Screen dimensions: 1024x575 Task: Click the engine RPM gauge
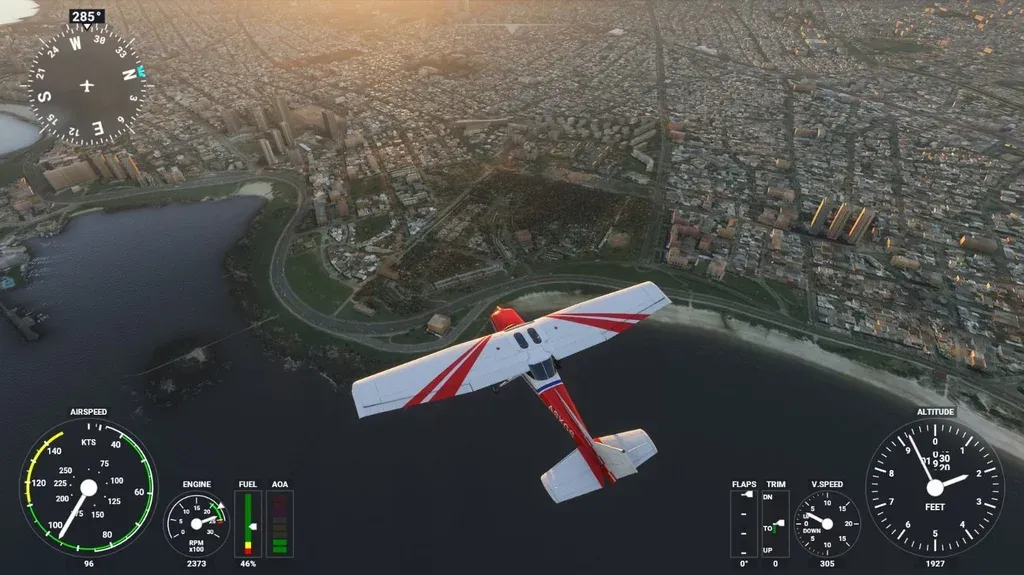point(196,523)
